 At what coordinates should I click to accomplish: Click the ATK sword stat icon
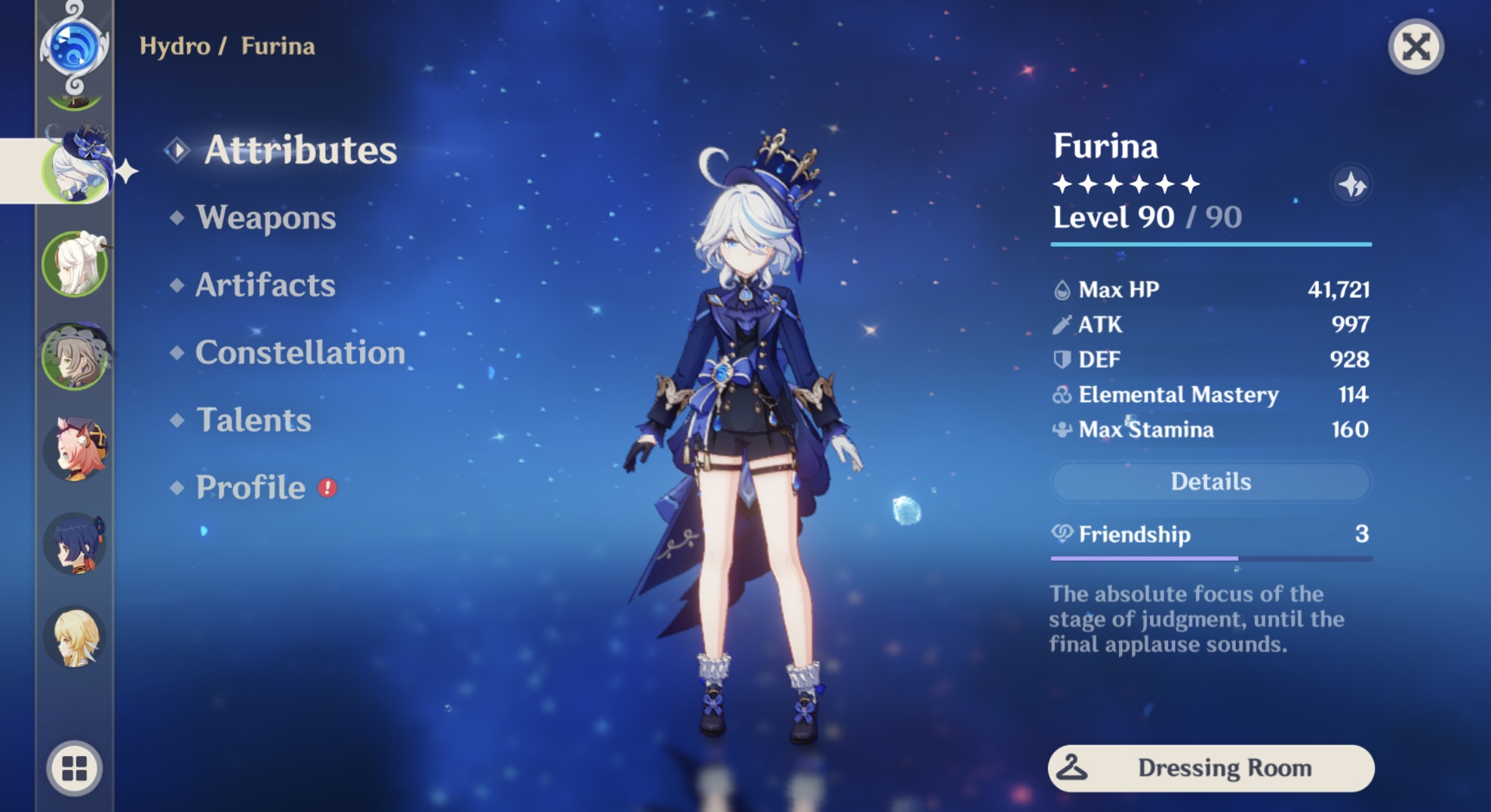pyautogui.click(x=1063, y=325)
